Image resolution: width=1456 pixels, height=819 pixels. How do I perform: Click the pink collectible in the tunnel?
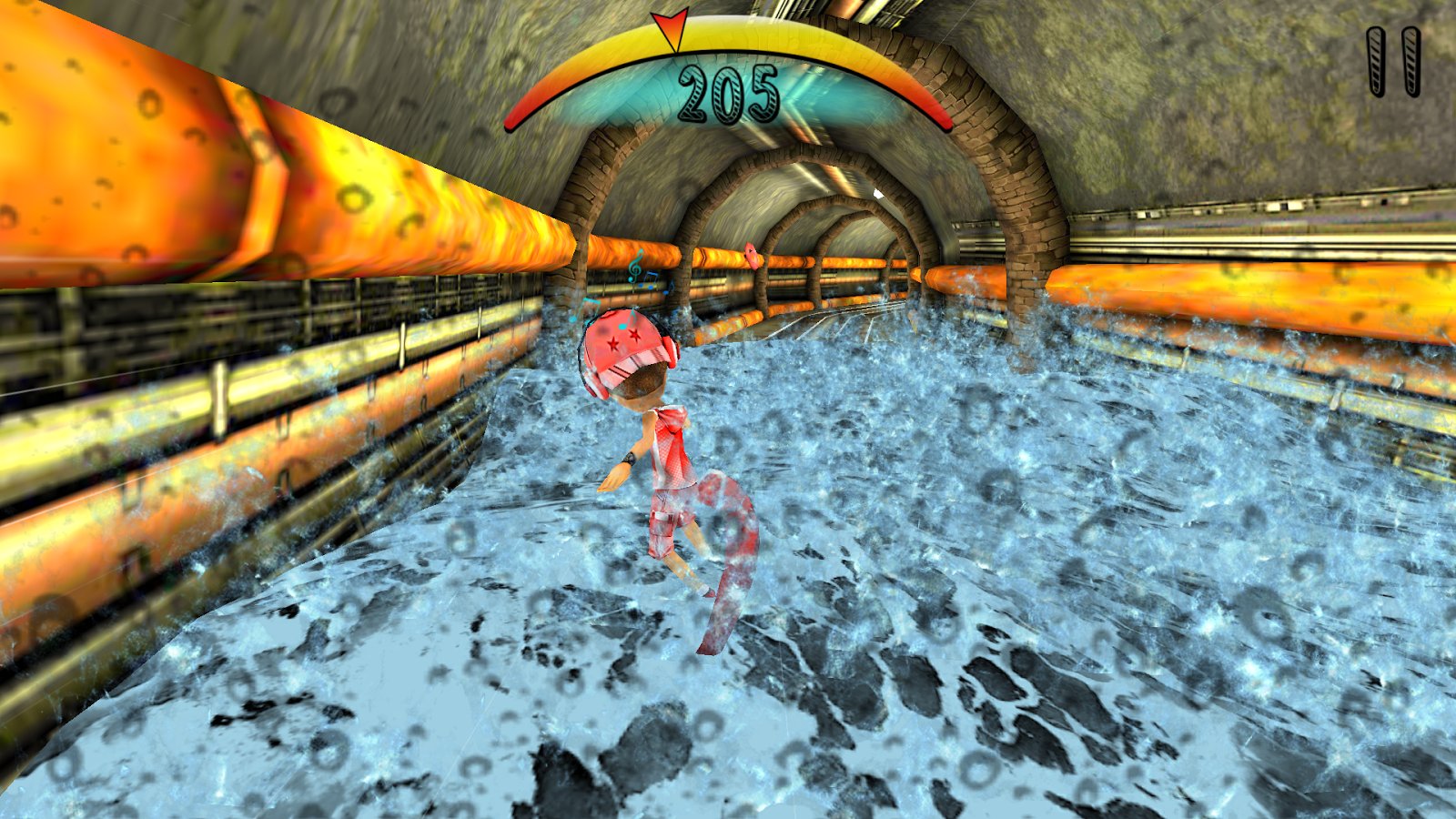click(751, 255)
